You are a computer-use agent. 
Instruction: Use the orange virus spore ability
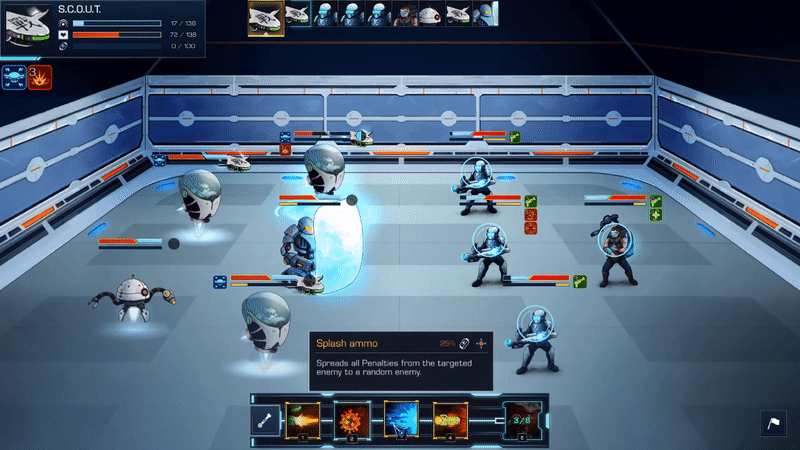[x=351, y=418]
